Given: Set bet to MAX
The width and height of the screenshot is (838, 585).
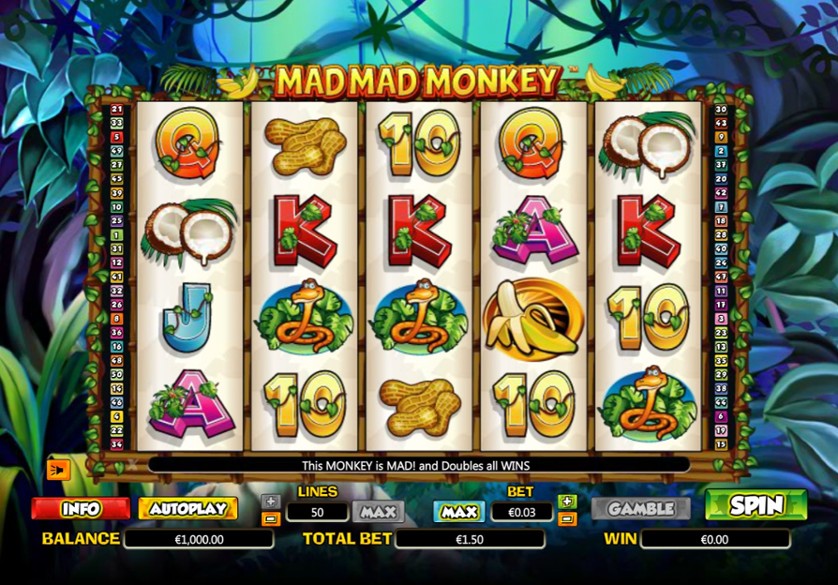Looking at the screenshot, I should click(458, 511).
